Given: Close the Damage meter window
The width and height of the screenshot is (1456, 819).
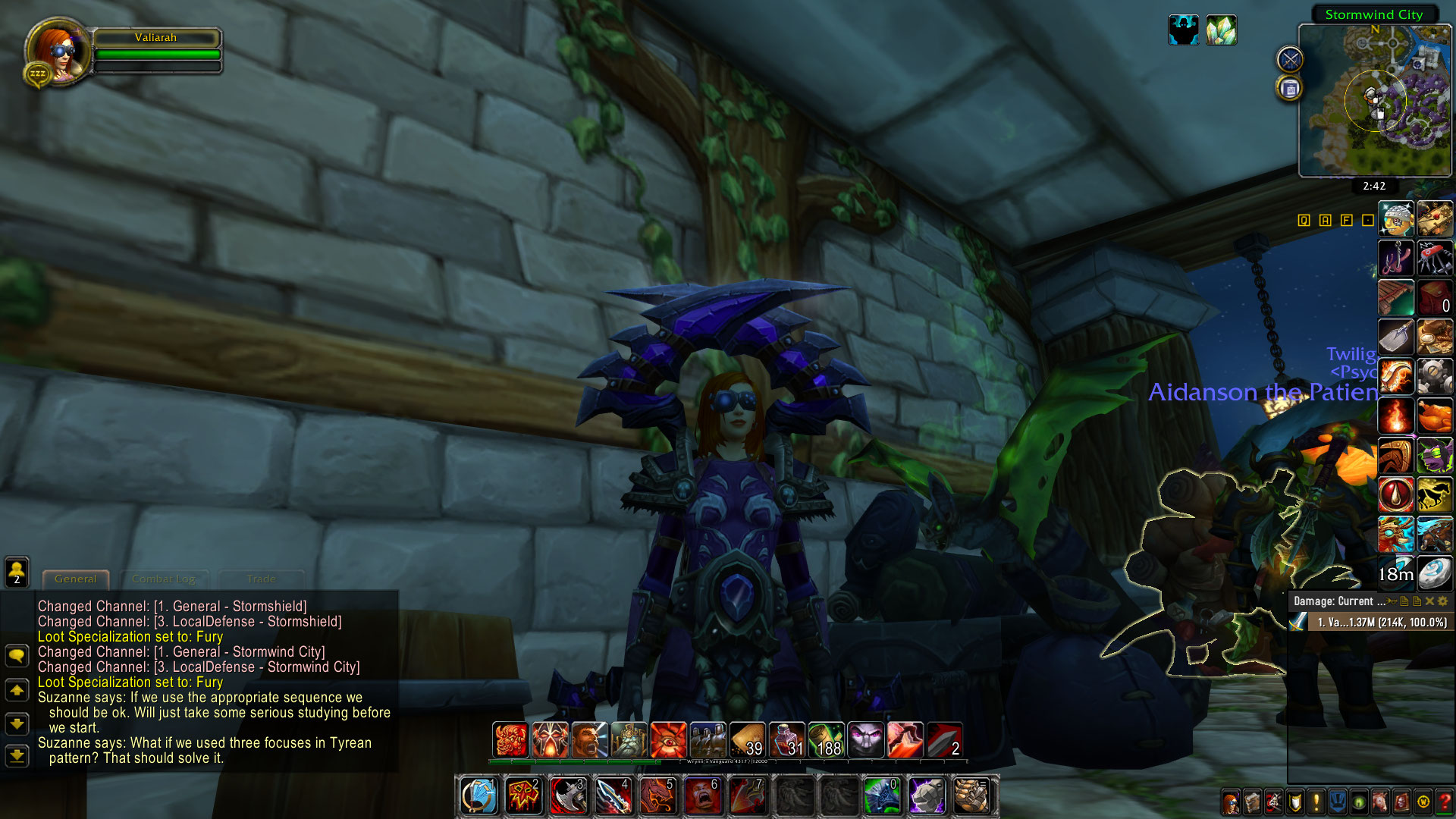Looking at the screenshot, I should [1429, 601].
